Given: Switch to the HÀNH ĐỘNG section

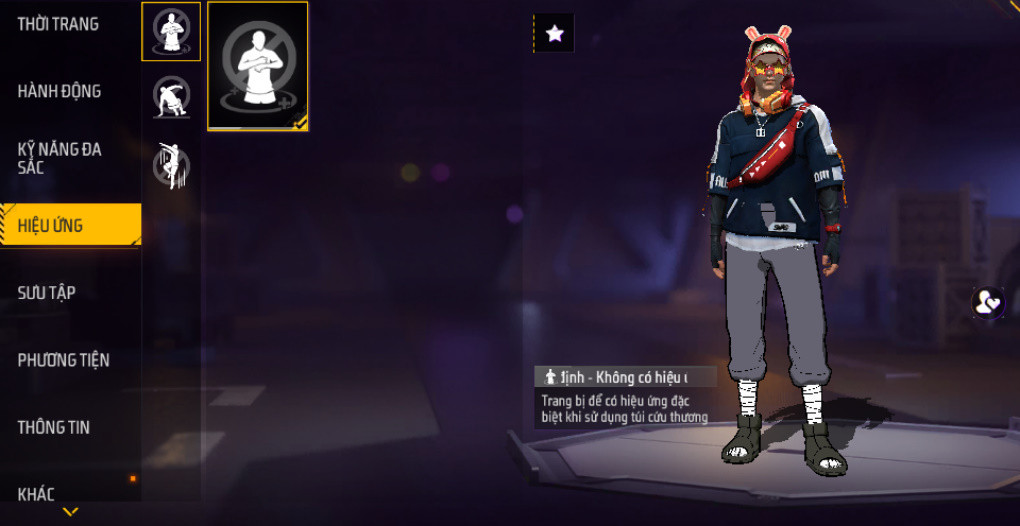Looking at the screenshot, I should 60,91.
